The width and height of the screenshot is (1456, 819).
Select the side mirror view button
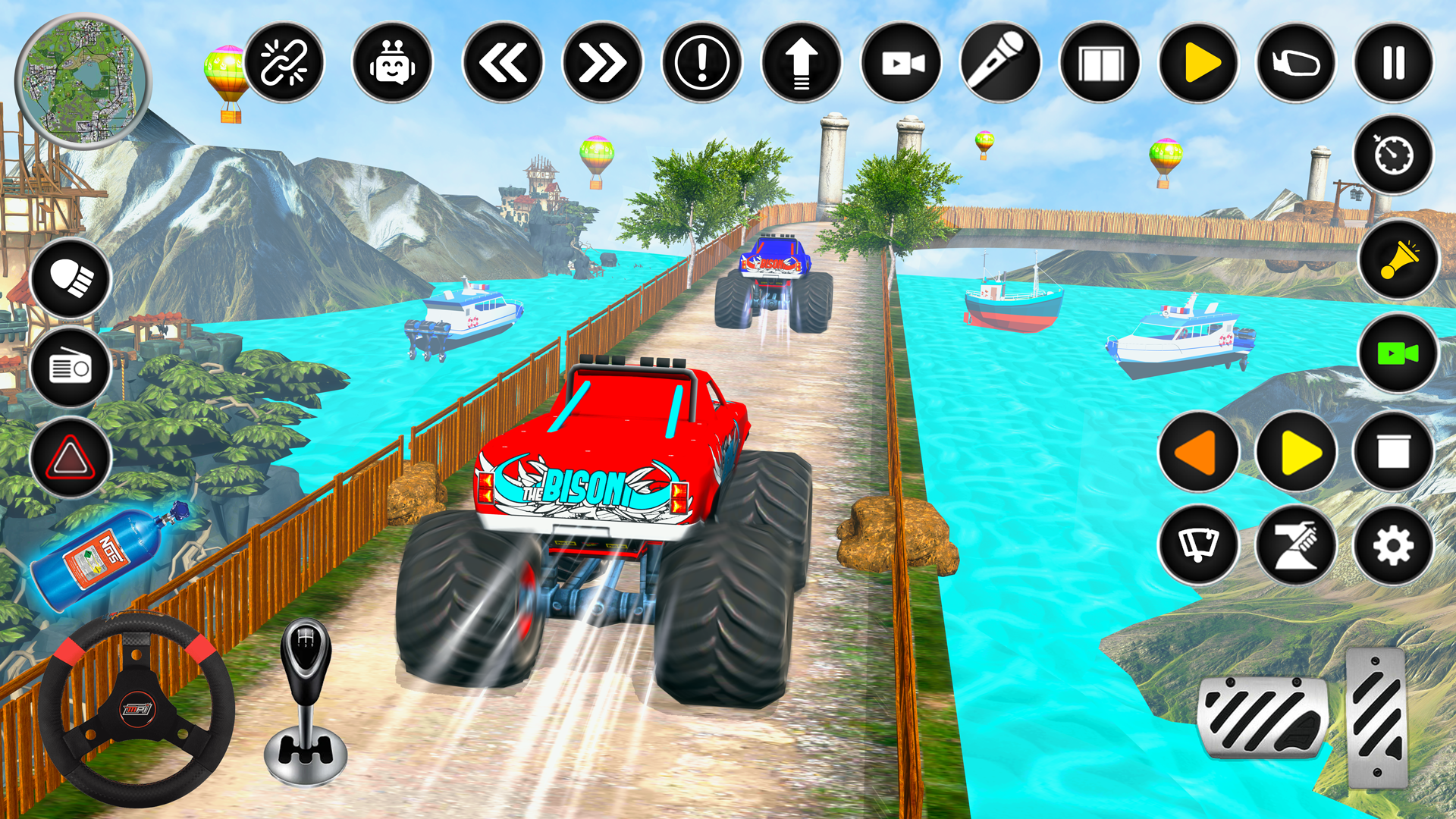click(1296, 62)
